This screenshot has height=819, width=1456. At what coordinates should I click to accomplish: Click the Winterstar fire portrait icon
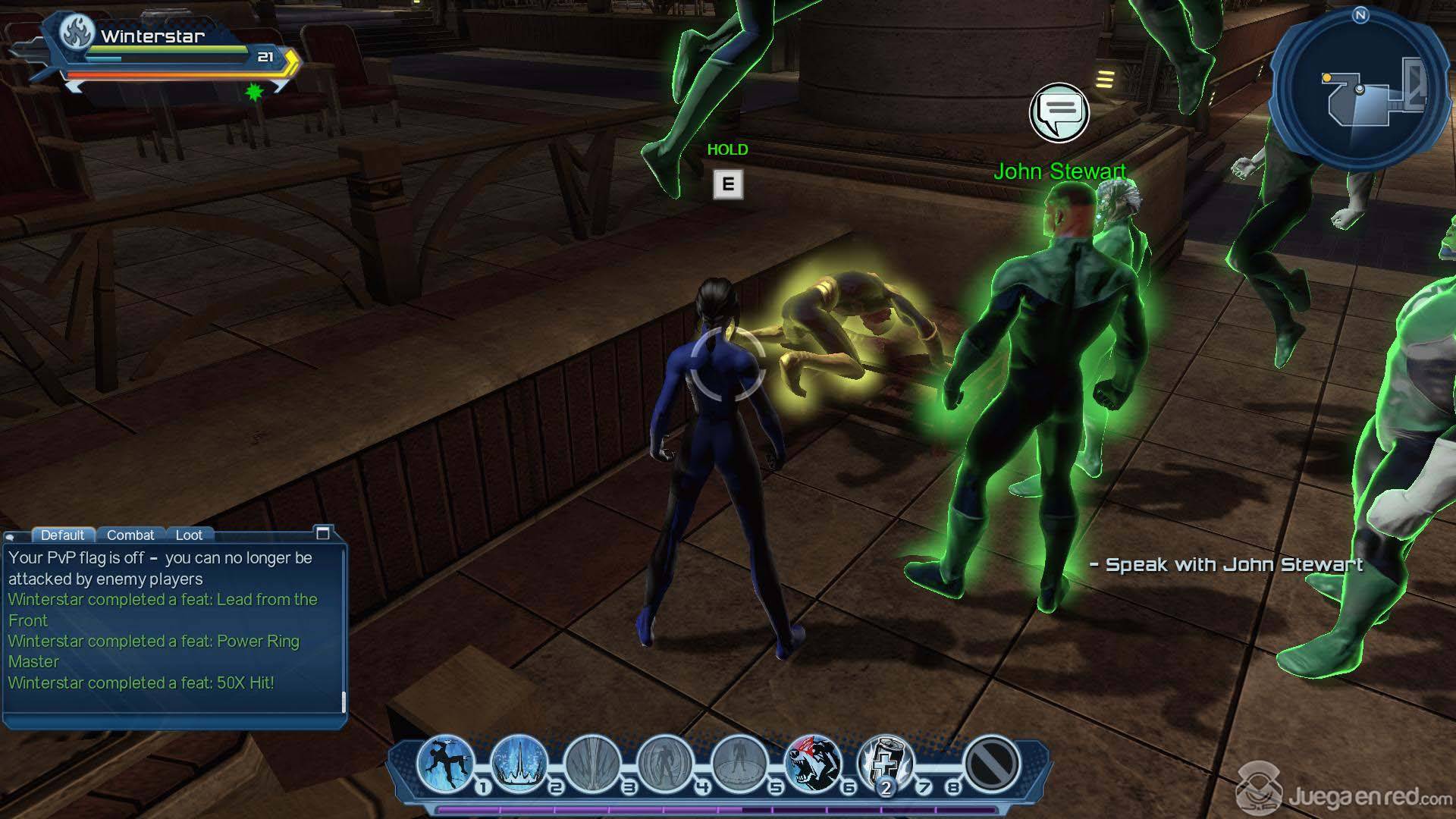pos(77,33)
